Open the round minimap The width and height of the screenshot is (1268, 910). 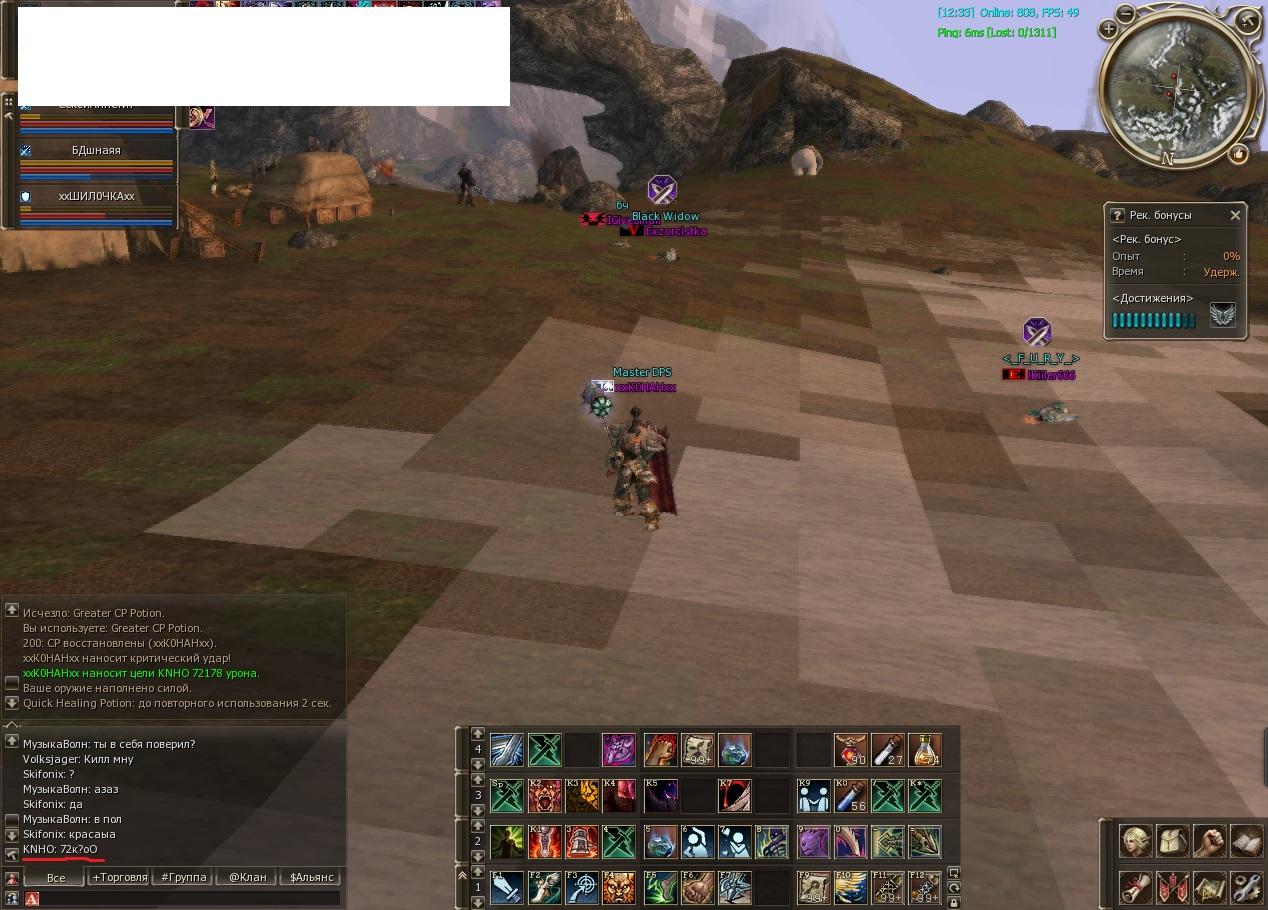tap(1175, 89)
